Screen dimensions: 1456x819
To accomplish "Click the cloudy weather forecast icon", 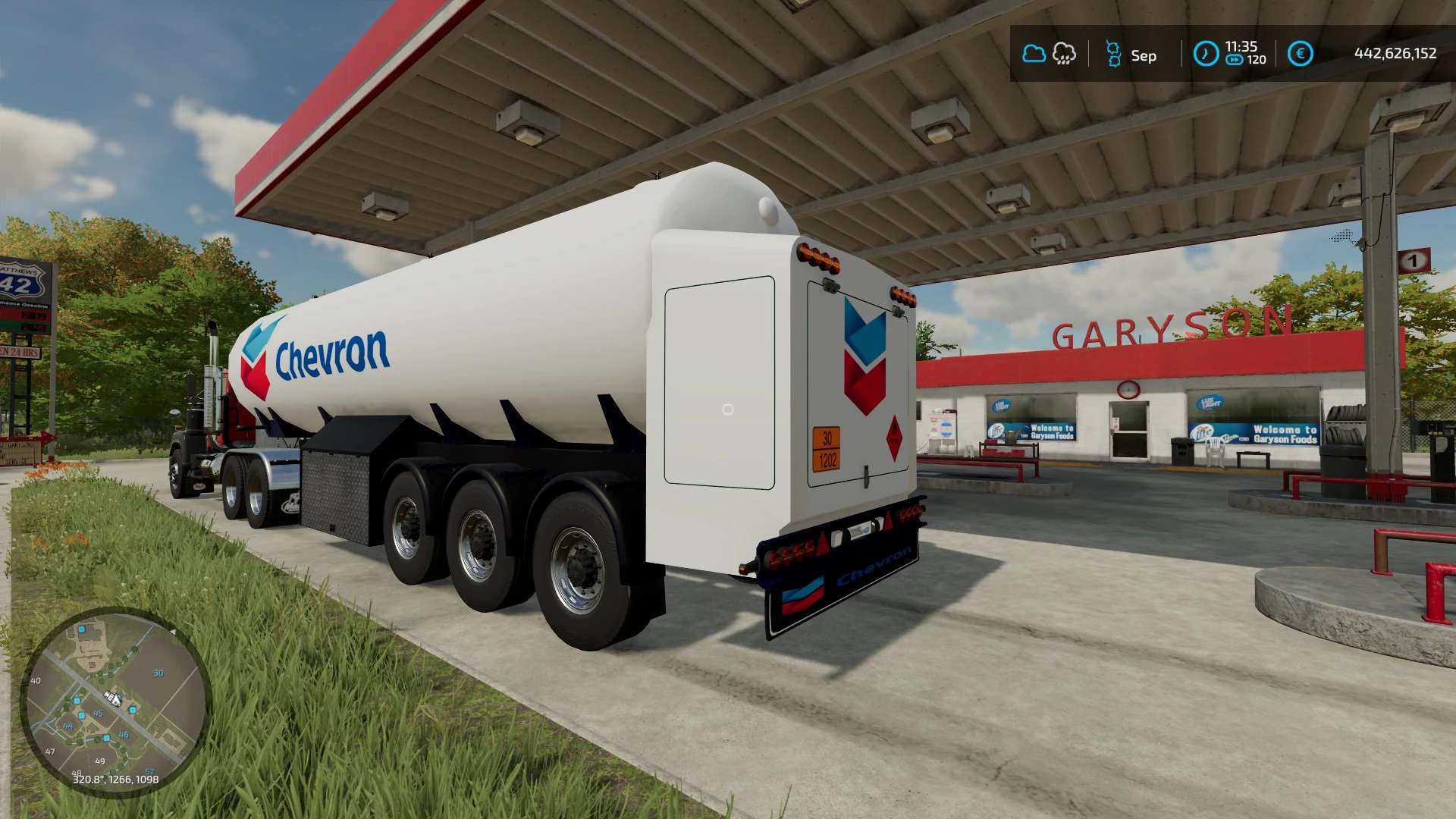I will coord(1034,54).
